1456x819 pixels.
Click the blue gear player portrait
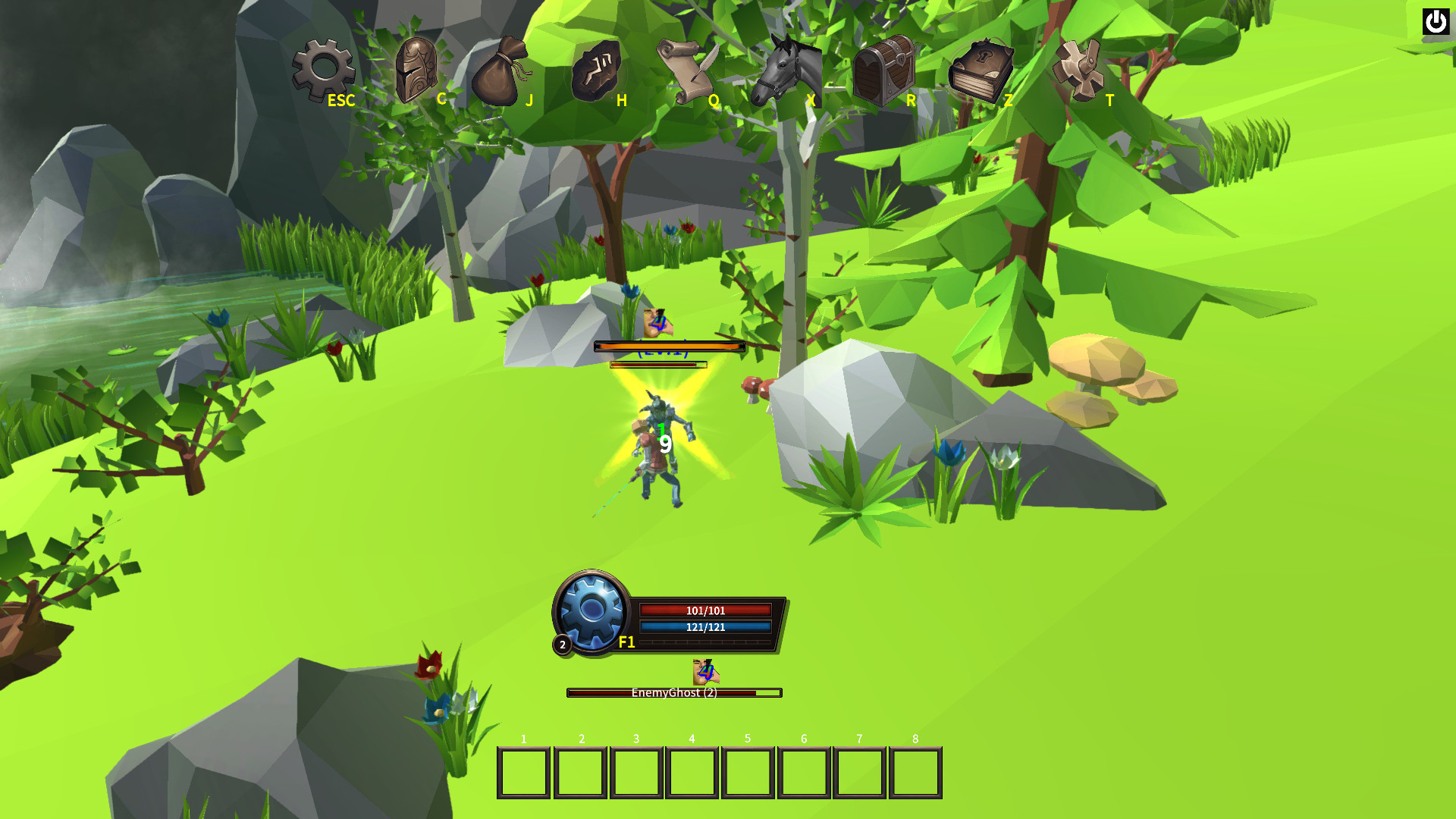(591, 610)
